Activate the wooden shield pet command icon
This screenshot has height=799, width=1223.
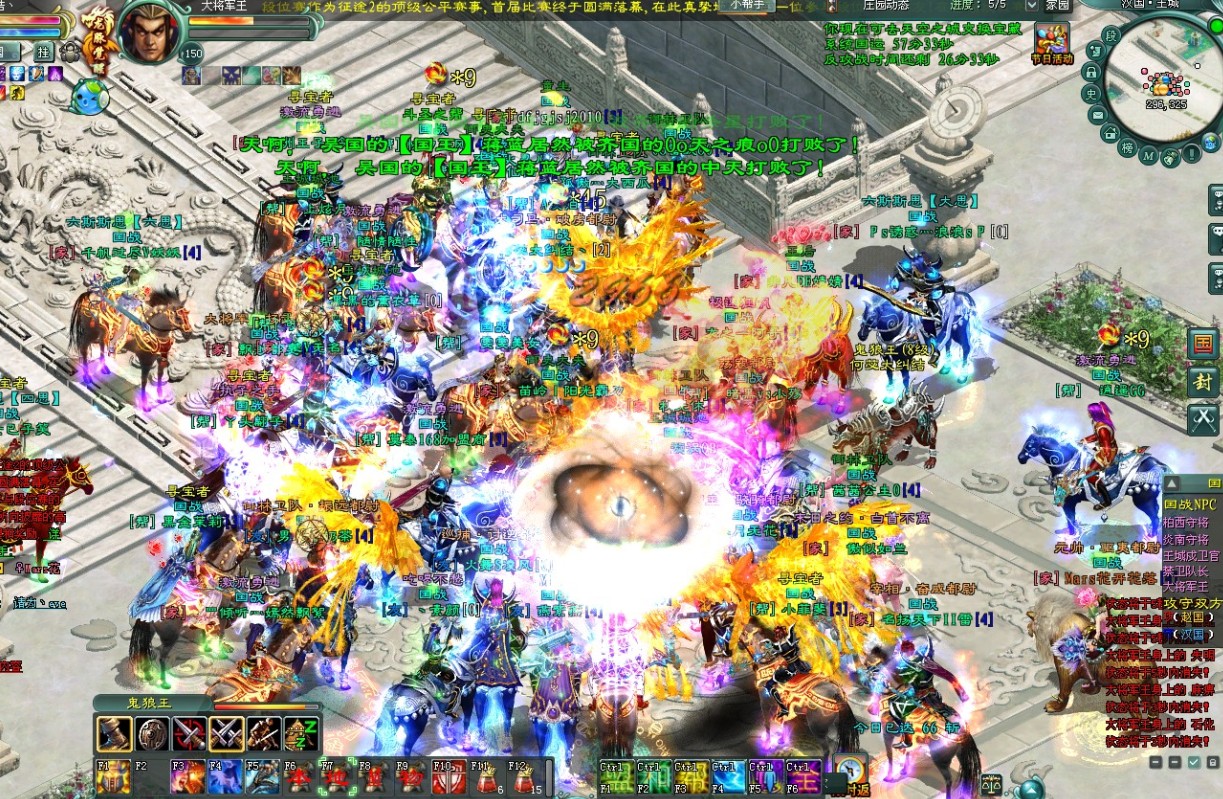coord(151,734)
